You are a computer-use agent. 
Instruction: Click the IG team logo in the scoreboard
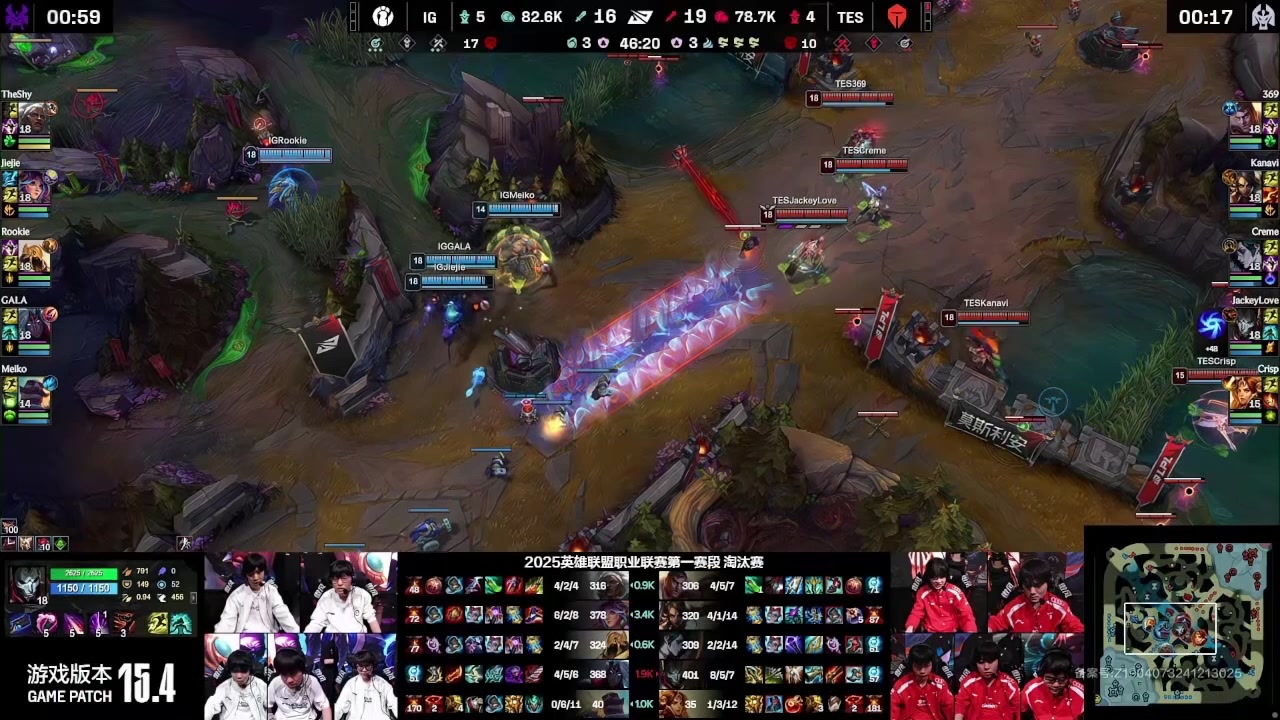[x=383, y=17]
